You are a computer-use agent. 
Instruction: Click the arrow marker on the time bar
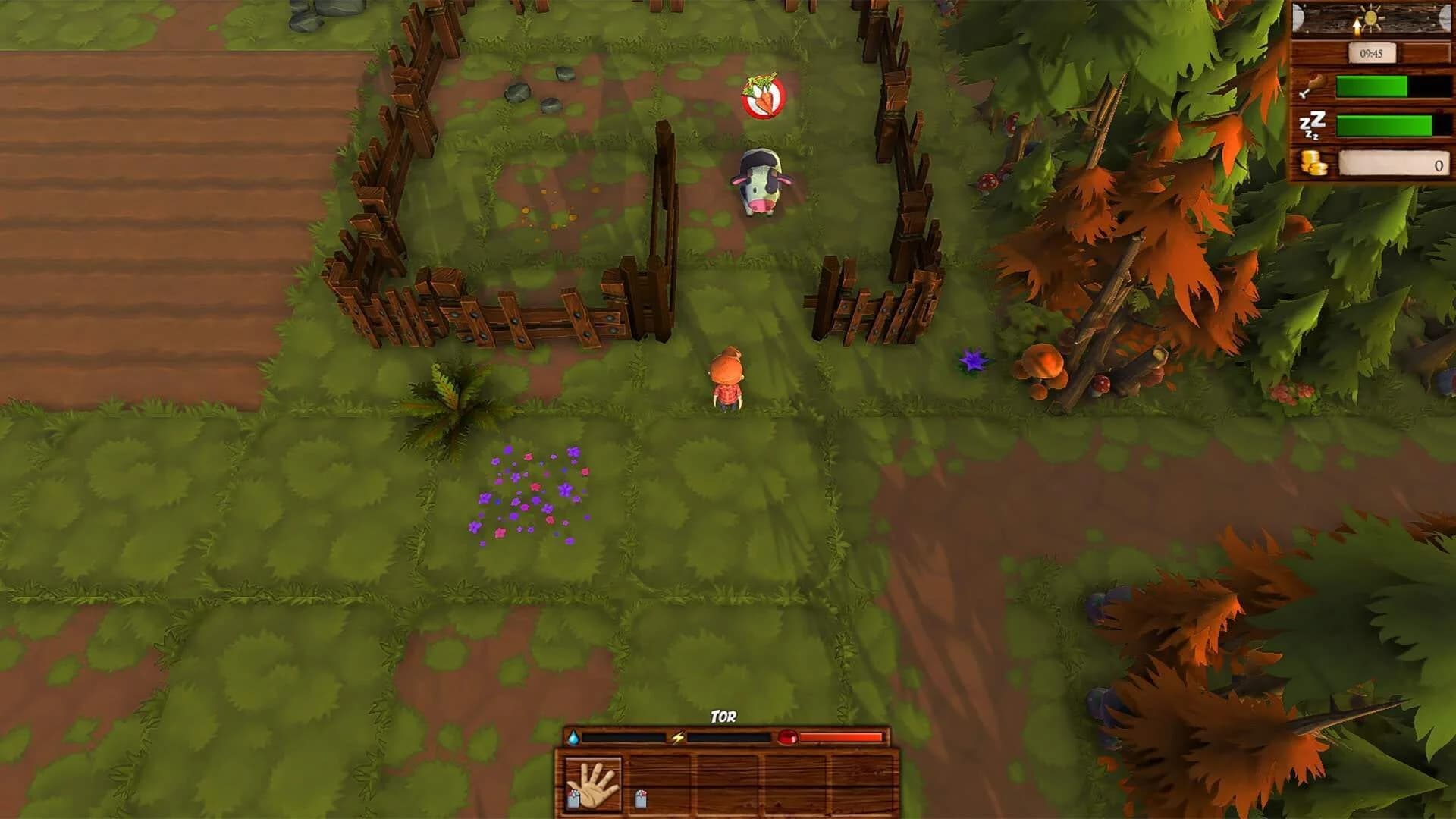(x=1357, y=27)
